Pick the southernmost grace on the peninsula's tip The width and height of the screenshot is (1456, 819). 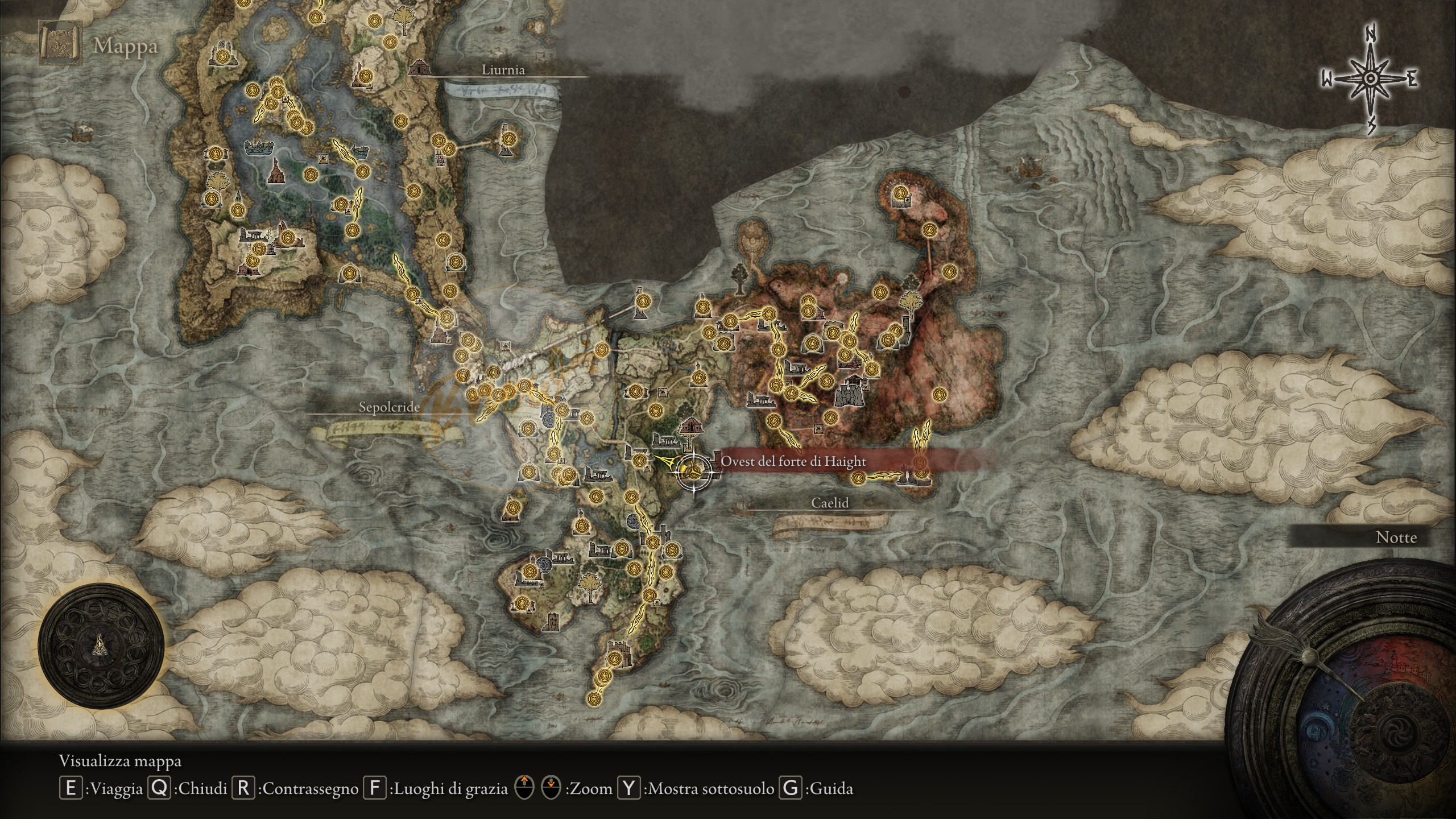click(x=594, y=698)
